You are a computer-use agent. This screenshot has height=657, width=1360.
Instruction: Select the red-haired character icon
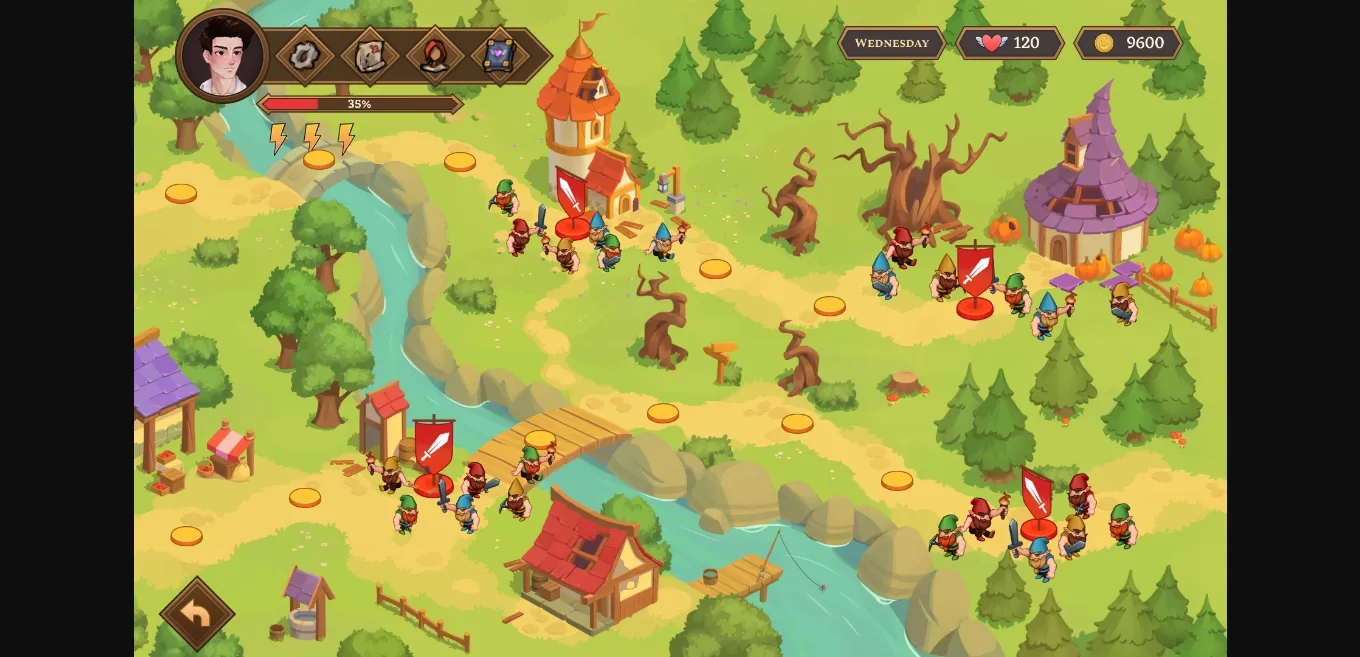[435, 55]
